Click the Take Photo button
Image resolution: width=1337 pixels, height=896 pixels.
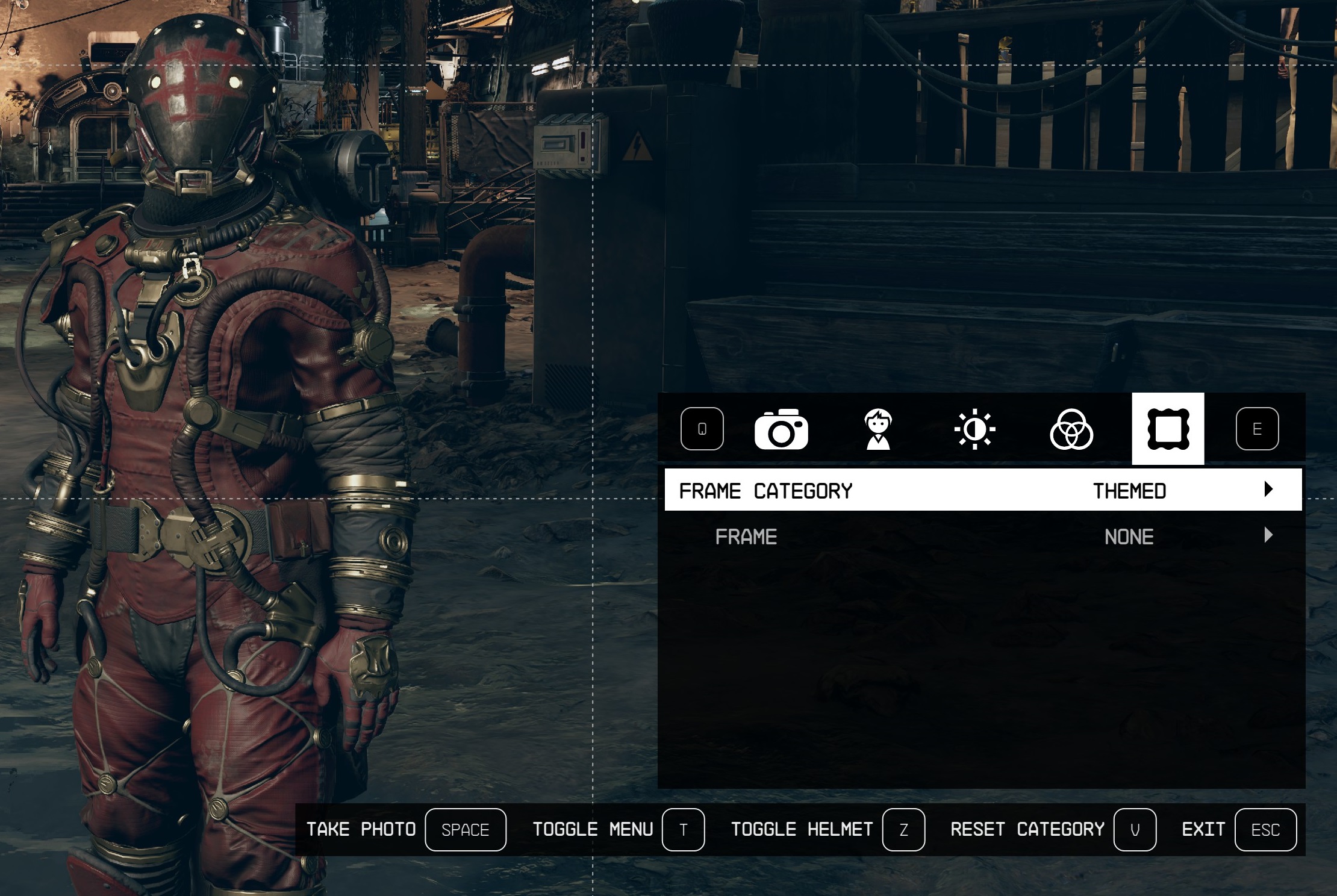pos(465,830)
